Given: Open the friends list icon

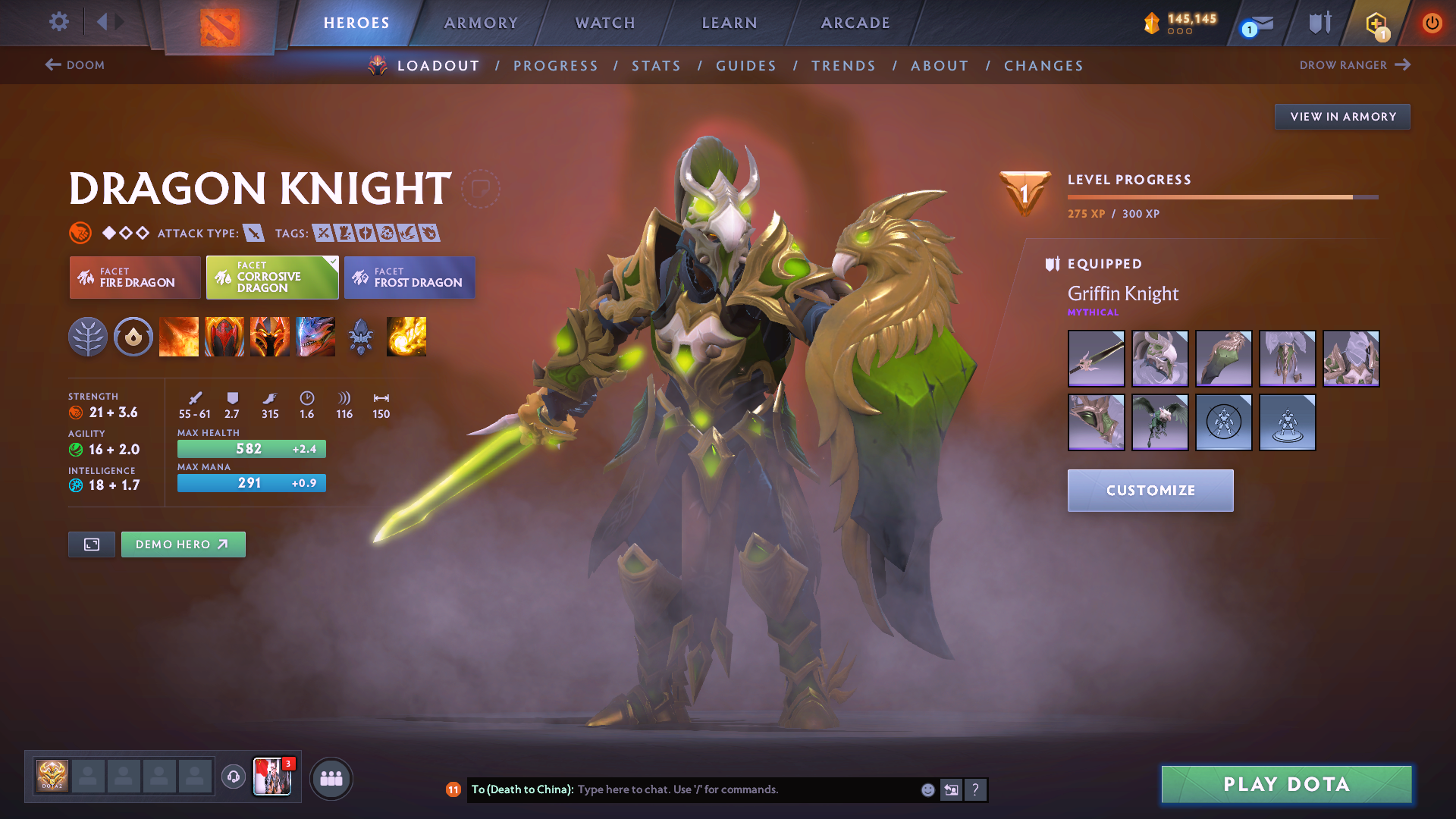Looking at the screenshot, I should pyautogui.click(x=331, y=778).
